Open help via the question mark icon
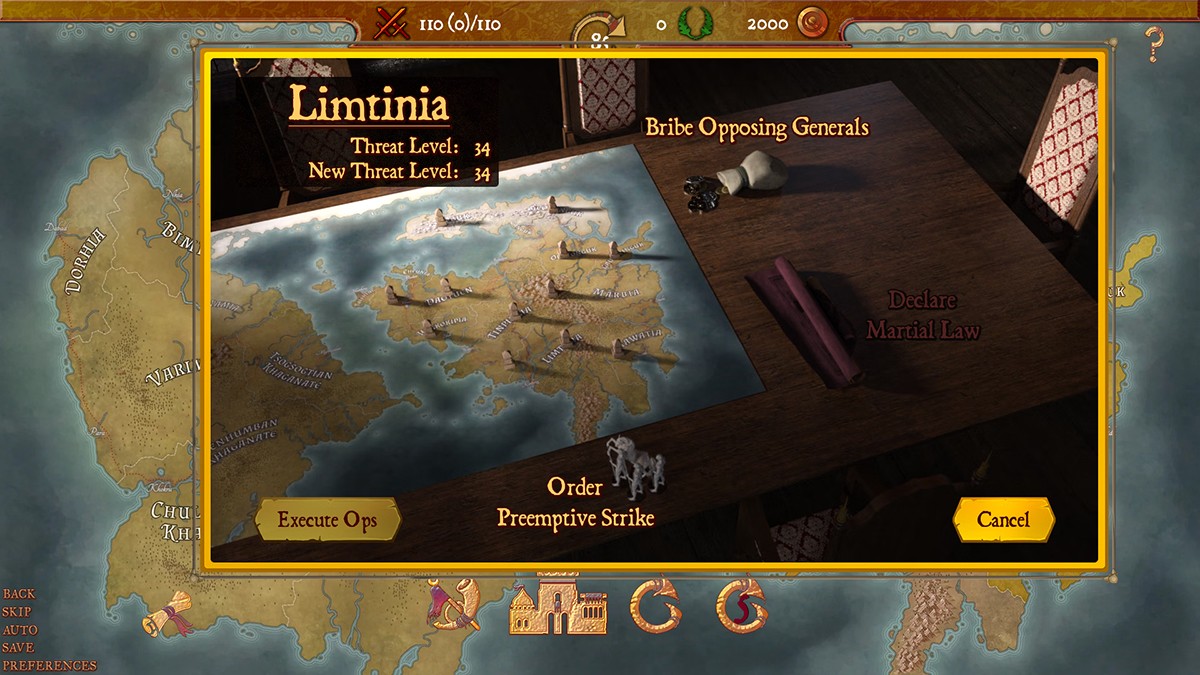 click(x=1155, y=45)
